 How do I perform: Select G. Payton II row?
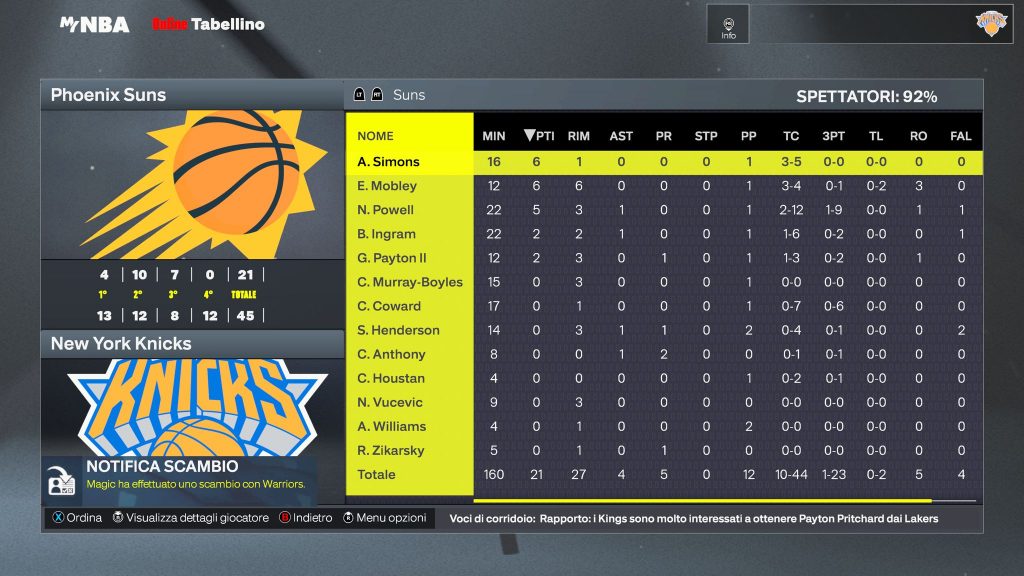(392, 258)
